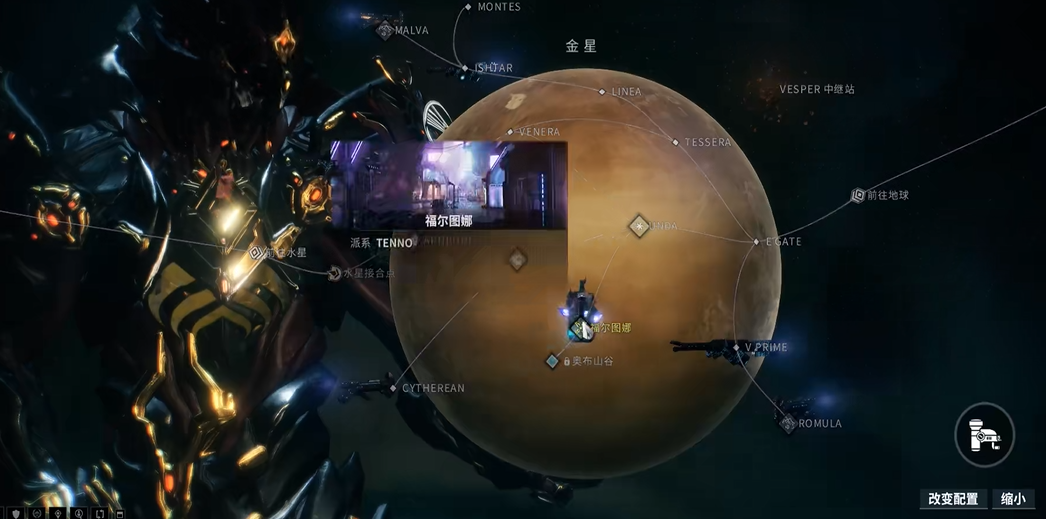Open the Vesper 中继站 relay
Image resolution: width=1046 pixels, height=519 pixels.
pyautogui.click(x=817, y=90)
